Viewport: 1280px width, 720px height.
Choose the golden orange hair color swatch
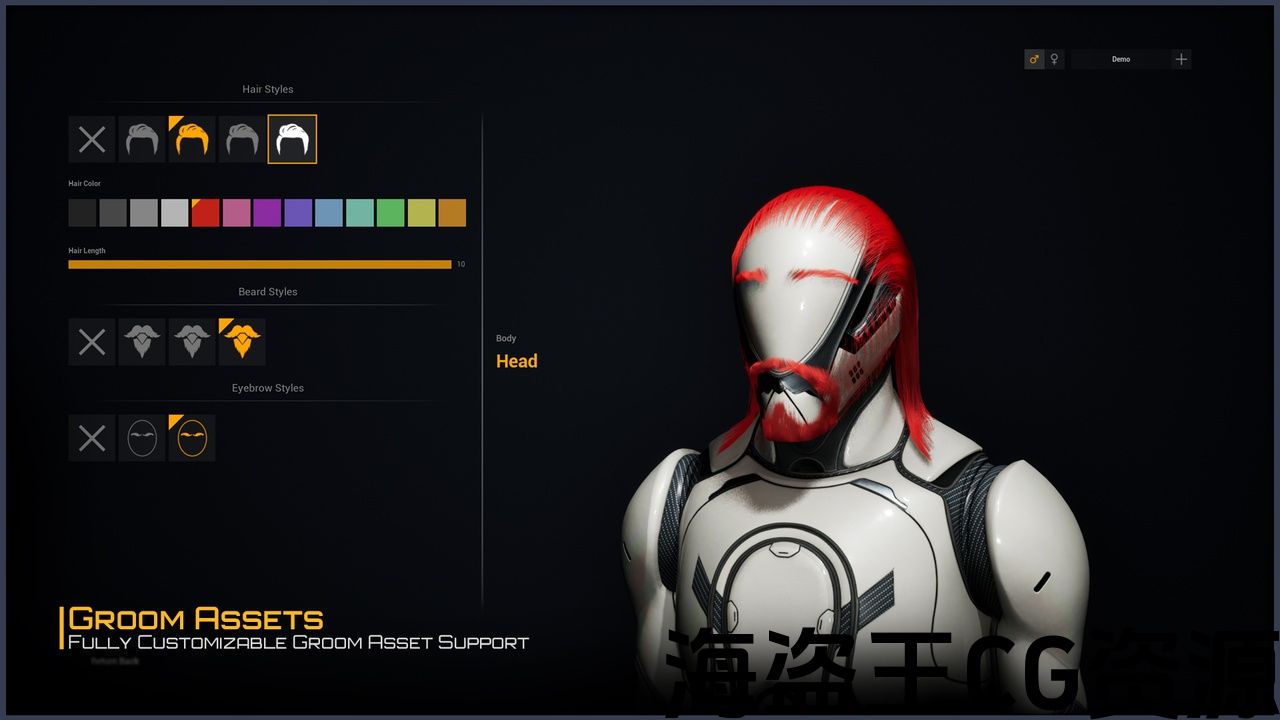tap(452, 213)
